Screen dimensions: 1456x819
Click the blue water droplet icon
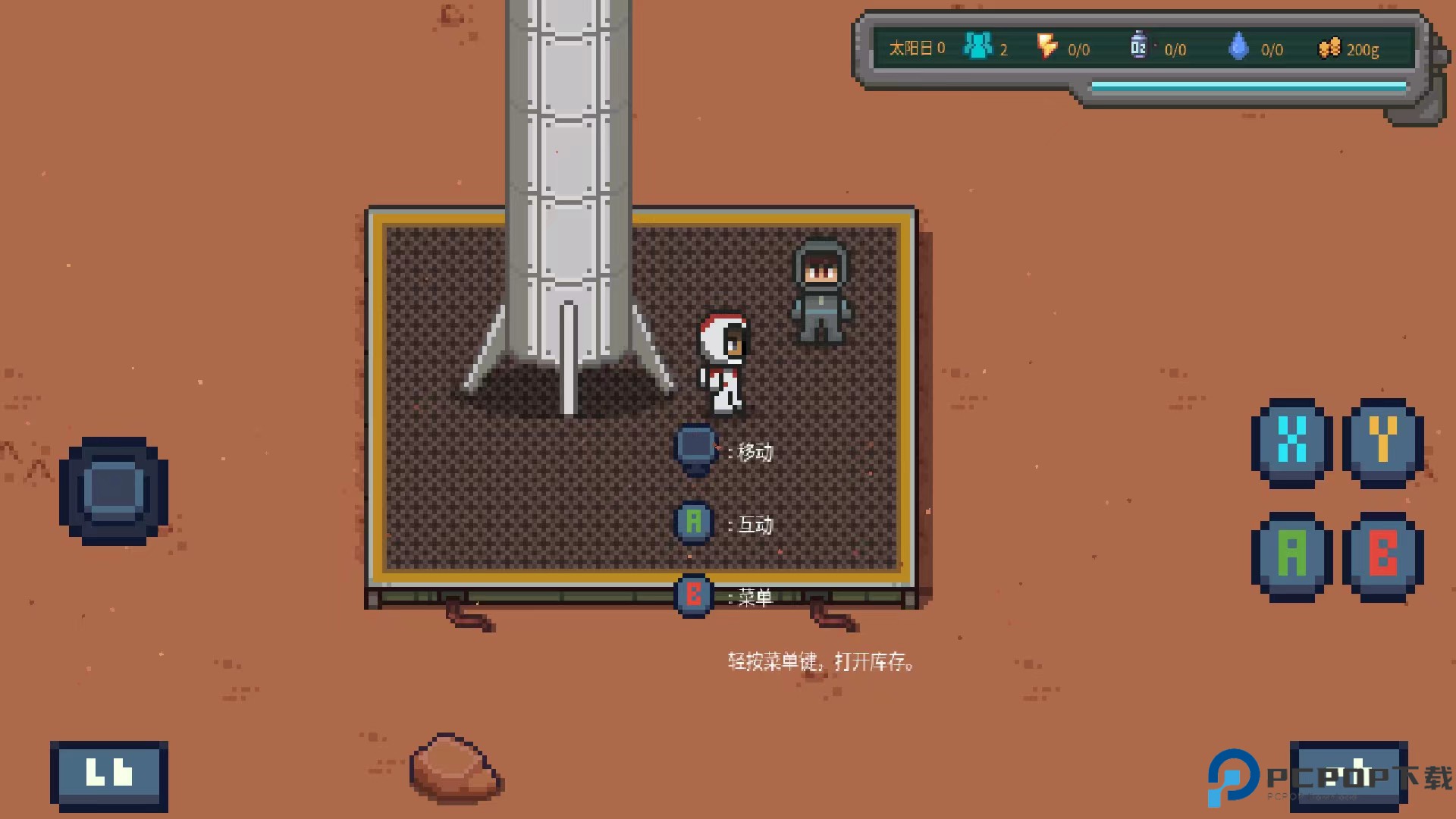[x=1239, y=47]
